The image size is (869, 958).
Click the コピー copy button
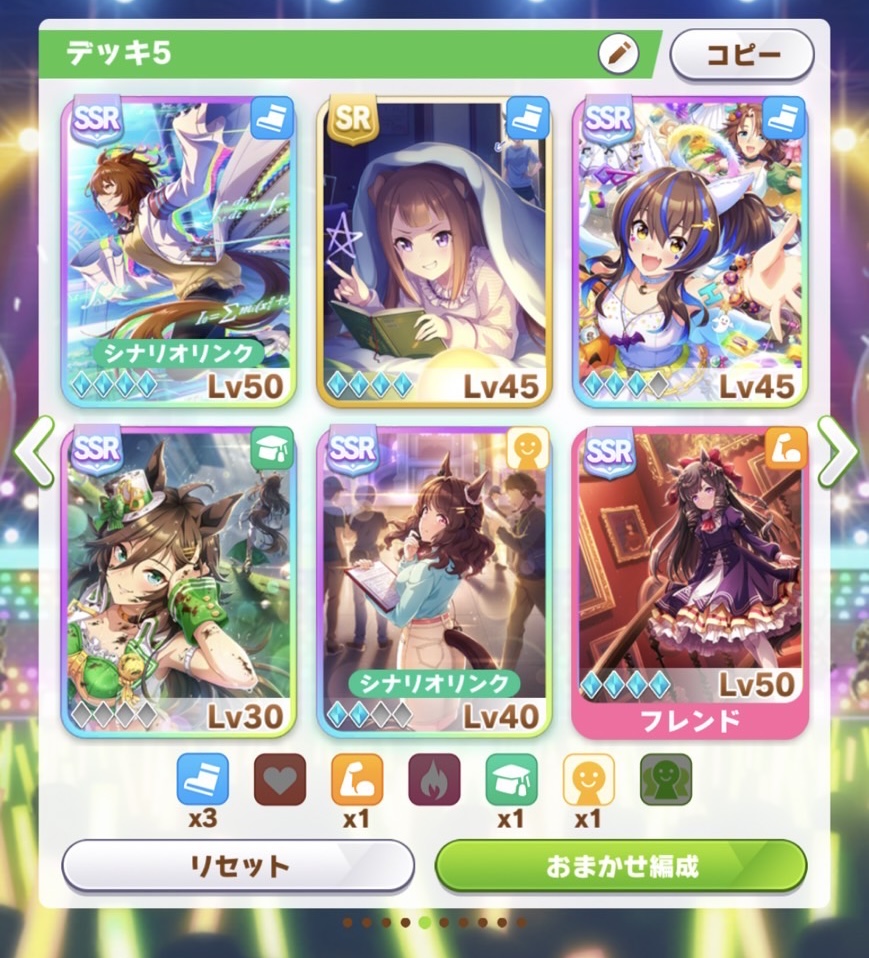[741, 54]
